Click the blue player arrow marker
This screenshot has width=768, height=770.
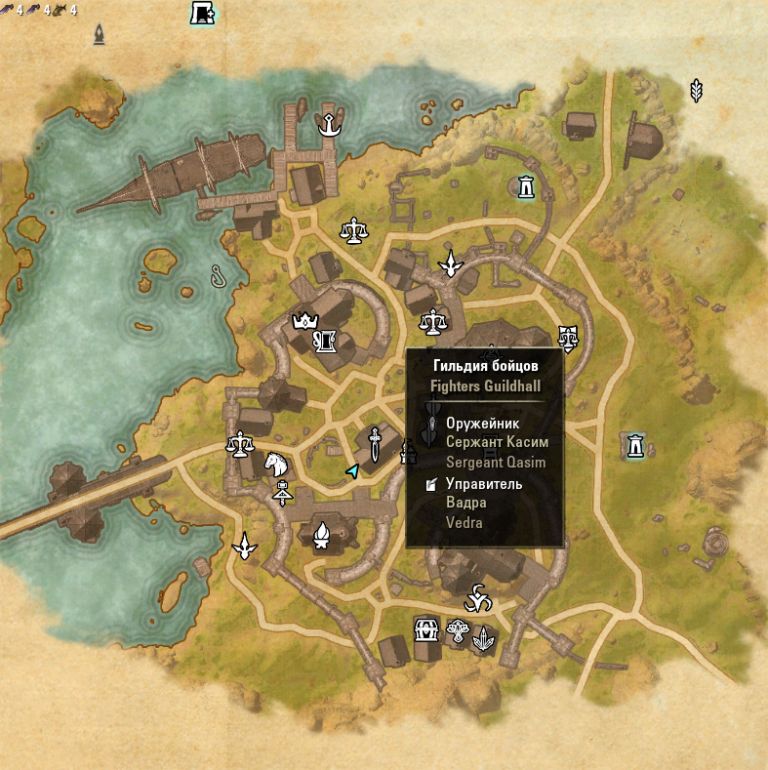coord(352,470)
